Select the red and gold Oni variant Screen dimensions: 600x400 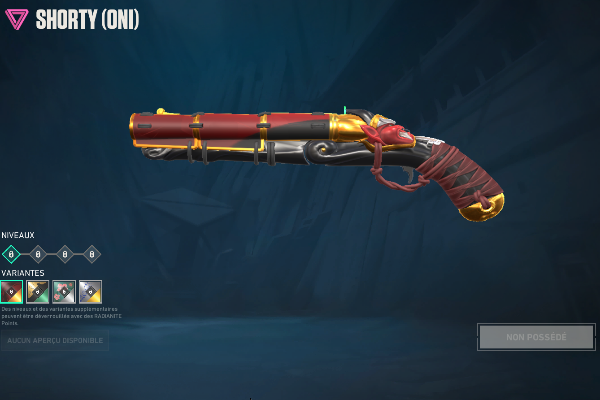(x=12, y=292)
